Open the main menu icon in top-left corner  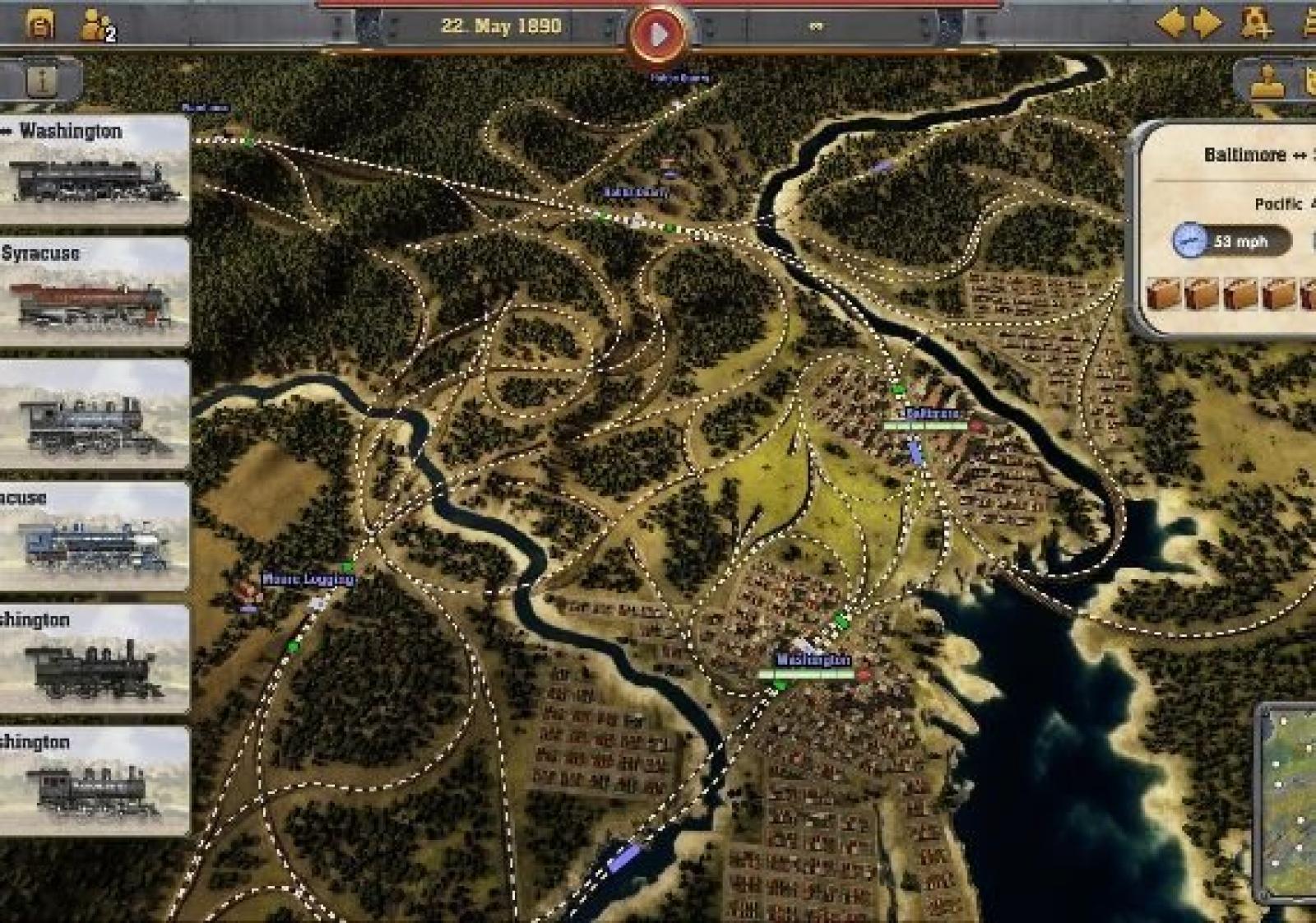click(x=39, y=25)
